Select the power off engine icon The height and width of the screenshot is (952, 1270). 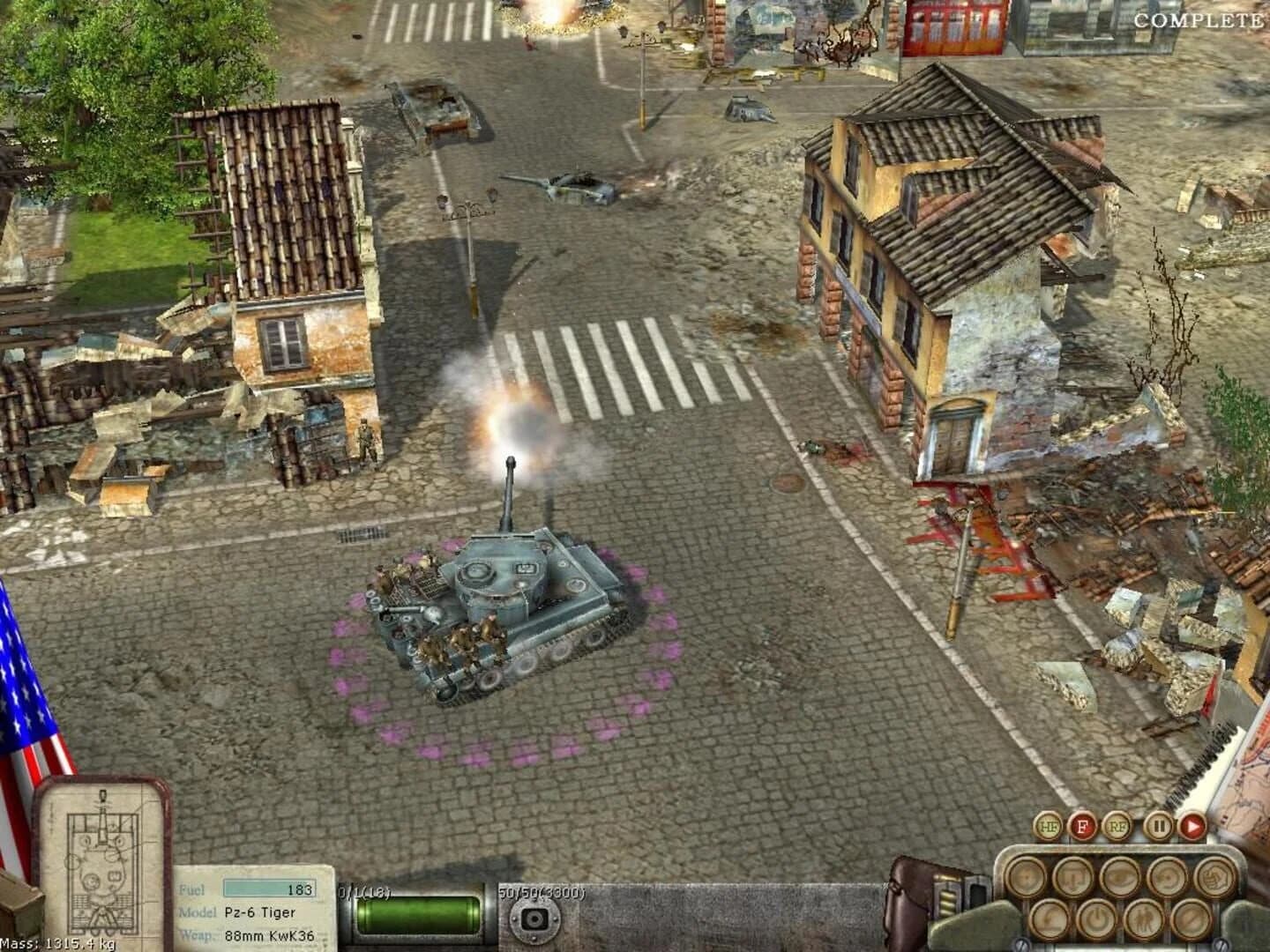1097,919
